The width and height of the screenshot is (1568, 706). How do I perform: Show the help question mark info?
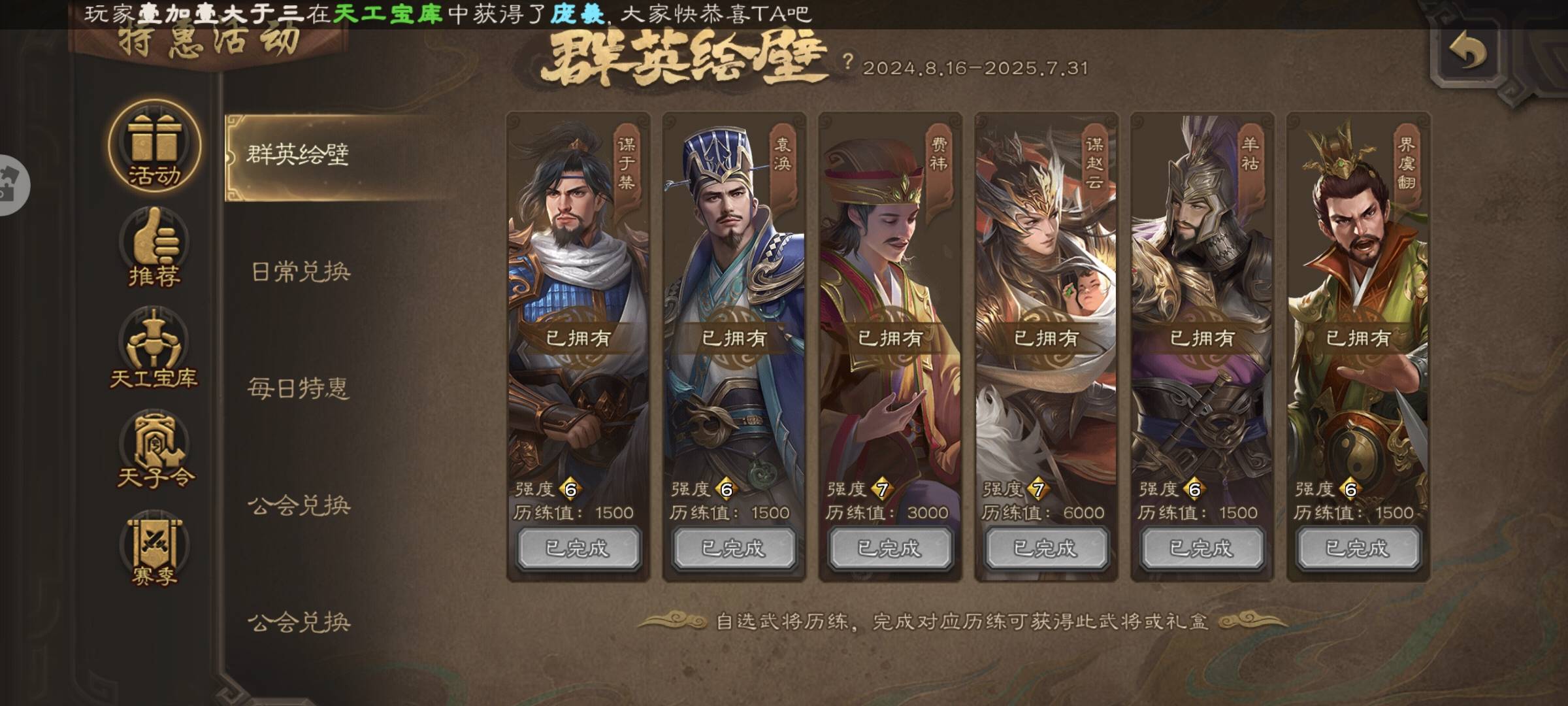847,62
